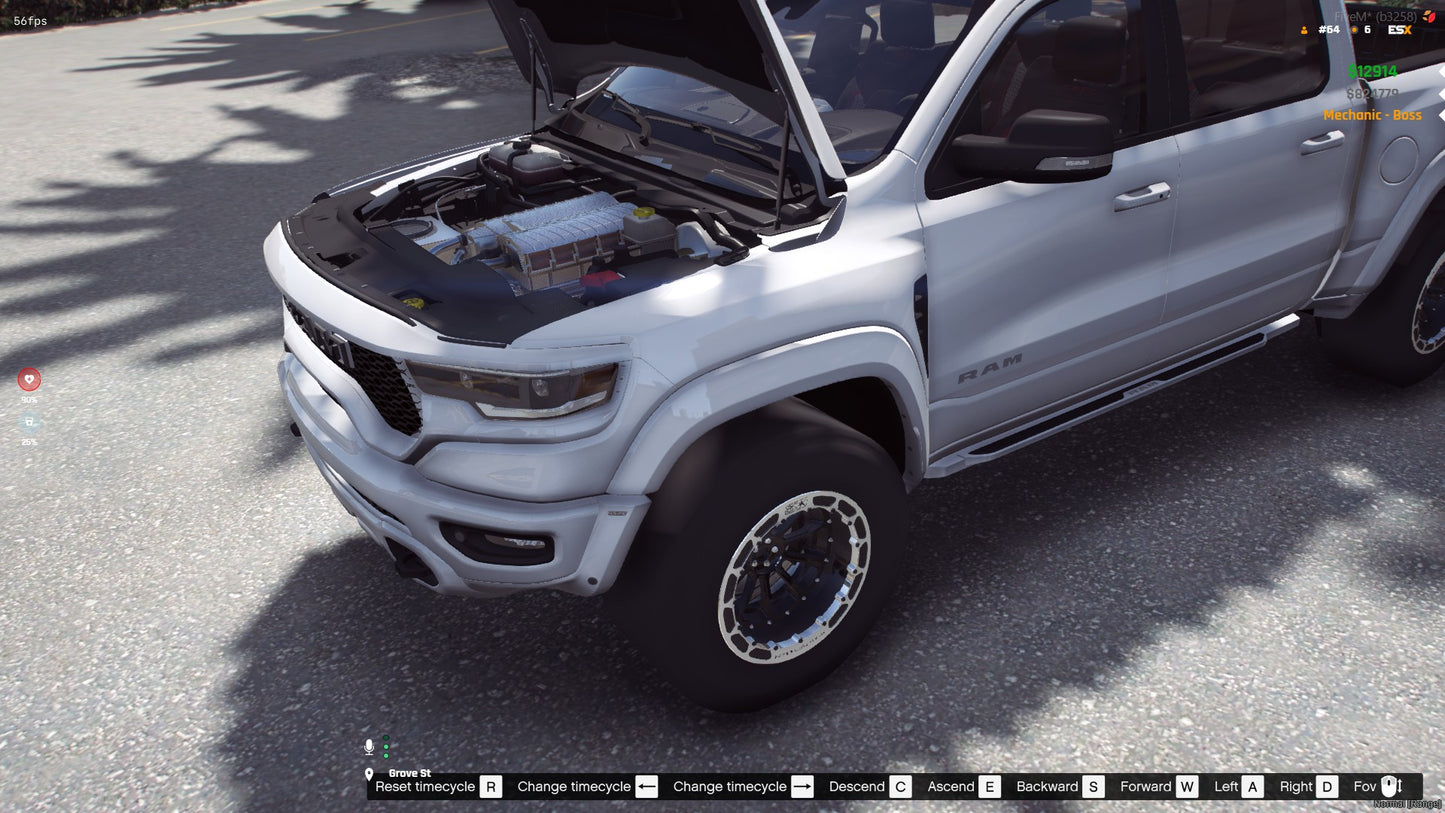Click the thirst drink icon
The image size is (1445, 813).
click(x=29, y=422)
